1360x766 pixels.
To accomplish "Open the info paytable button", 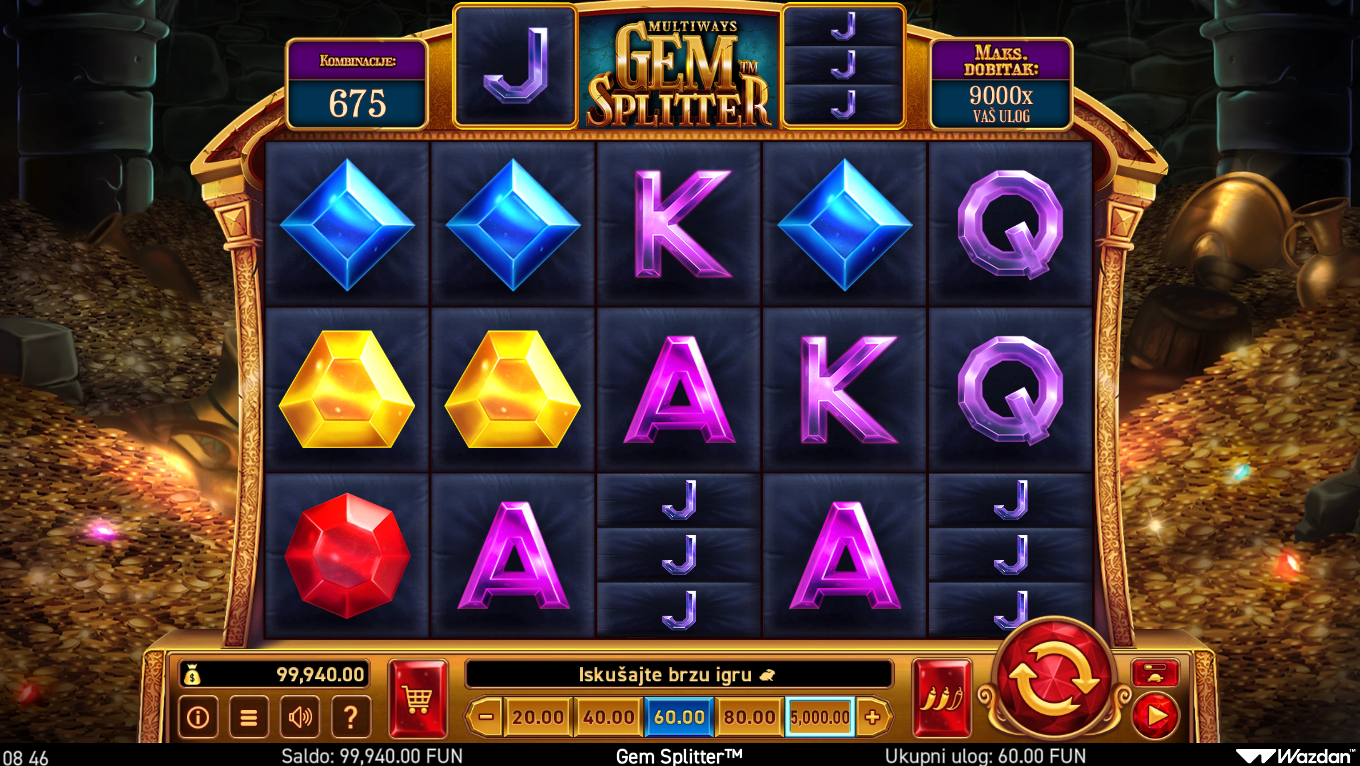I will pos(198,716).
